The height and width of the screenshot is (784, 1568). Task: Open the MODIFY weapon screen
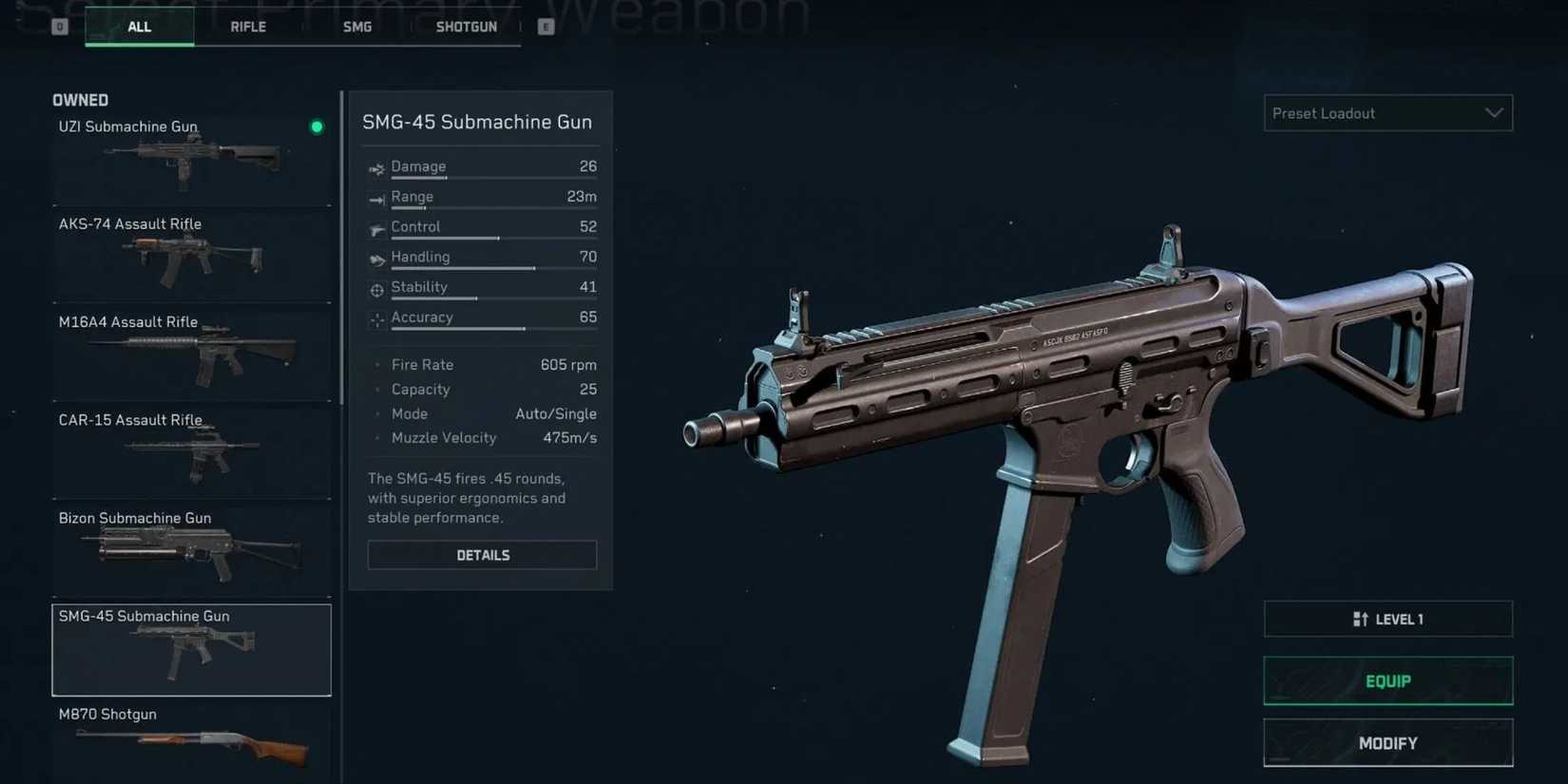(x=1387, y=742)
